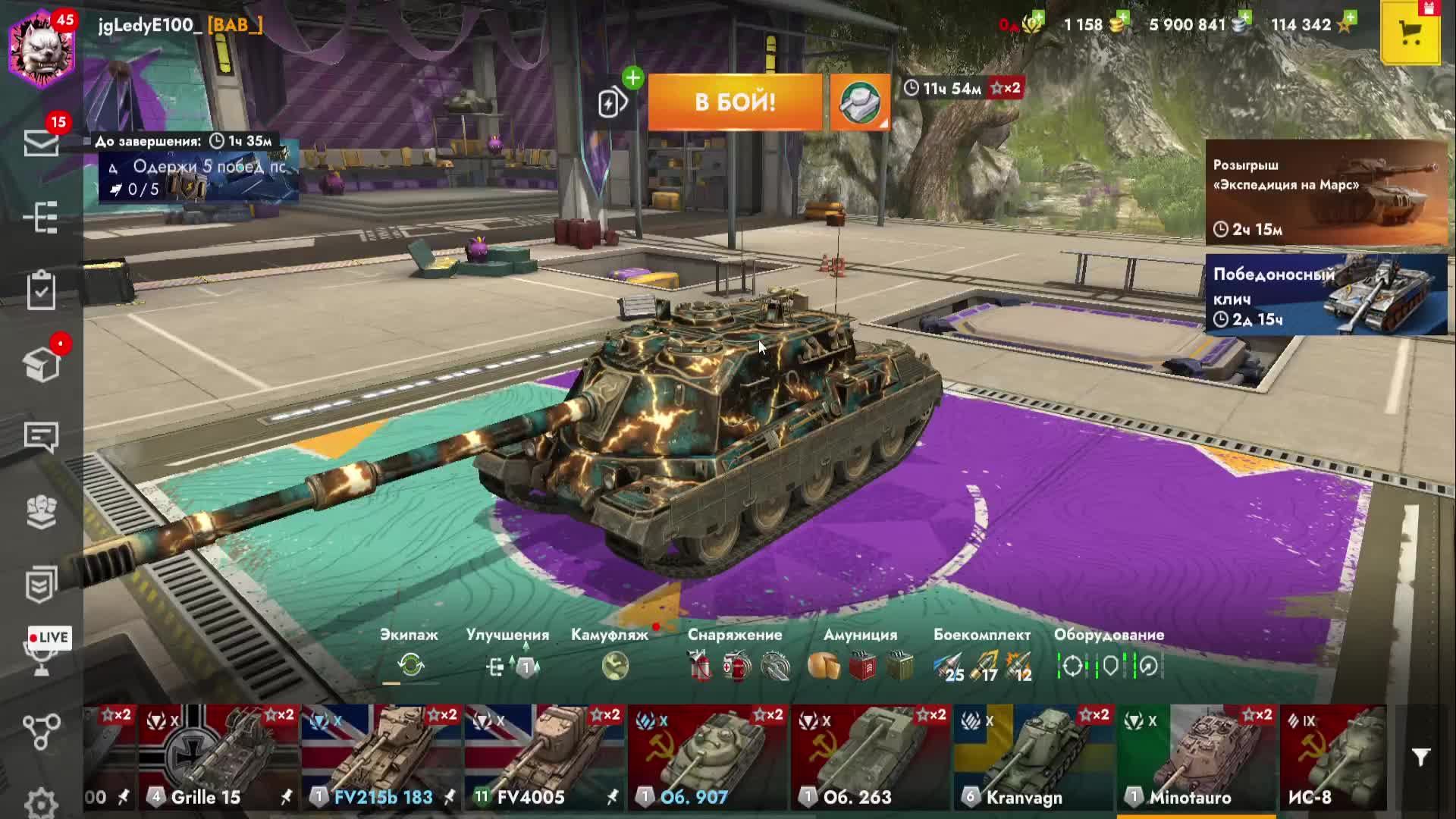
Task: Open the missions clipboard in the sidebar
Action: pos(42,290)
